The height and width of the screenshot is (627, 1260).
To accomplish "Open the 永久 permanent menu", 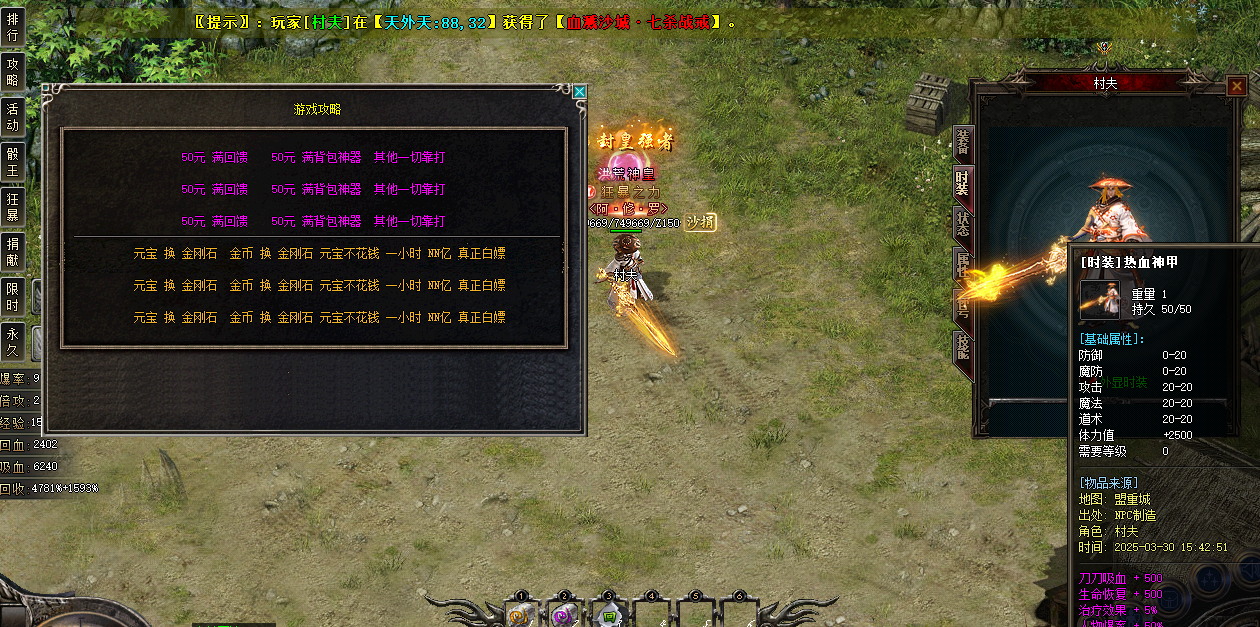I will 13,341.
